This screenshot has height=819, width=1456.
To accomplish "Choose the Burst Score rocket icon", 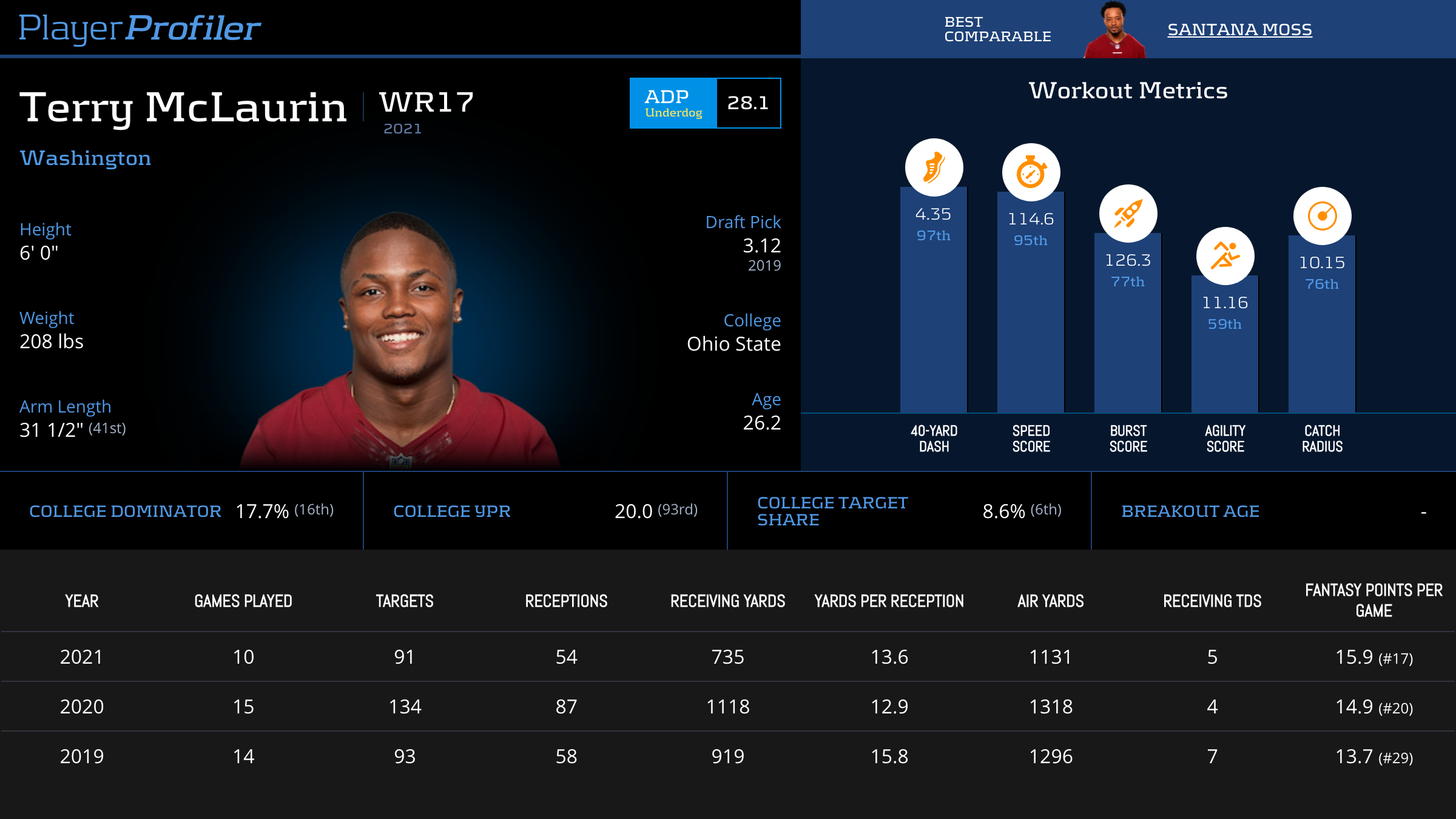I will click(1128, 214).
